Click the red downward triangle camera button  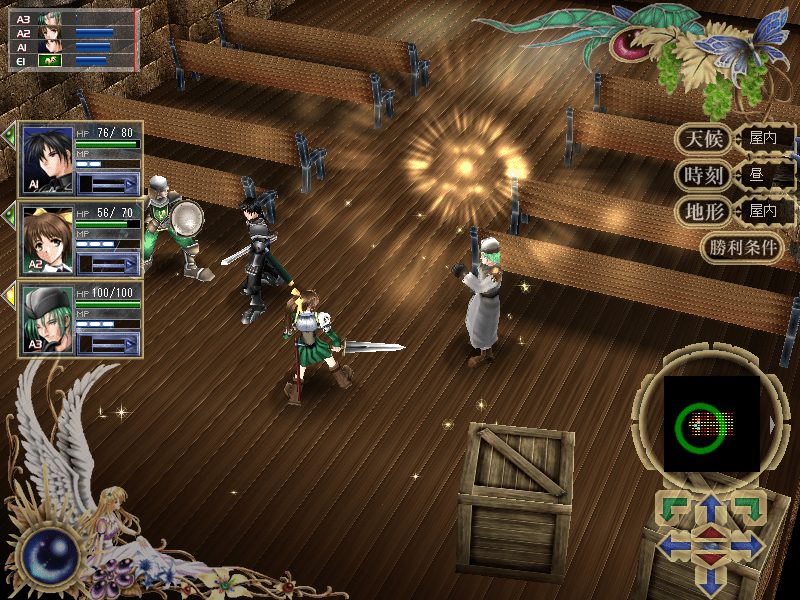tap(710, 557)
